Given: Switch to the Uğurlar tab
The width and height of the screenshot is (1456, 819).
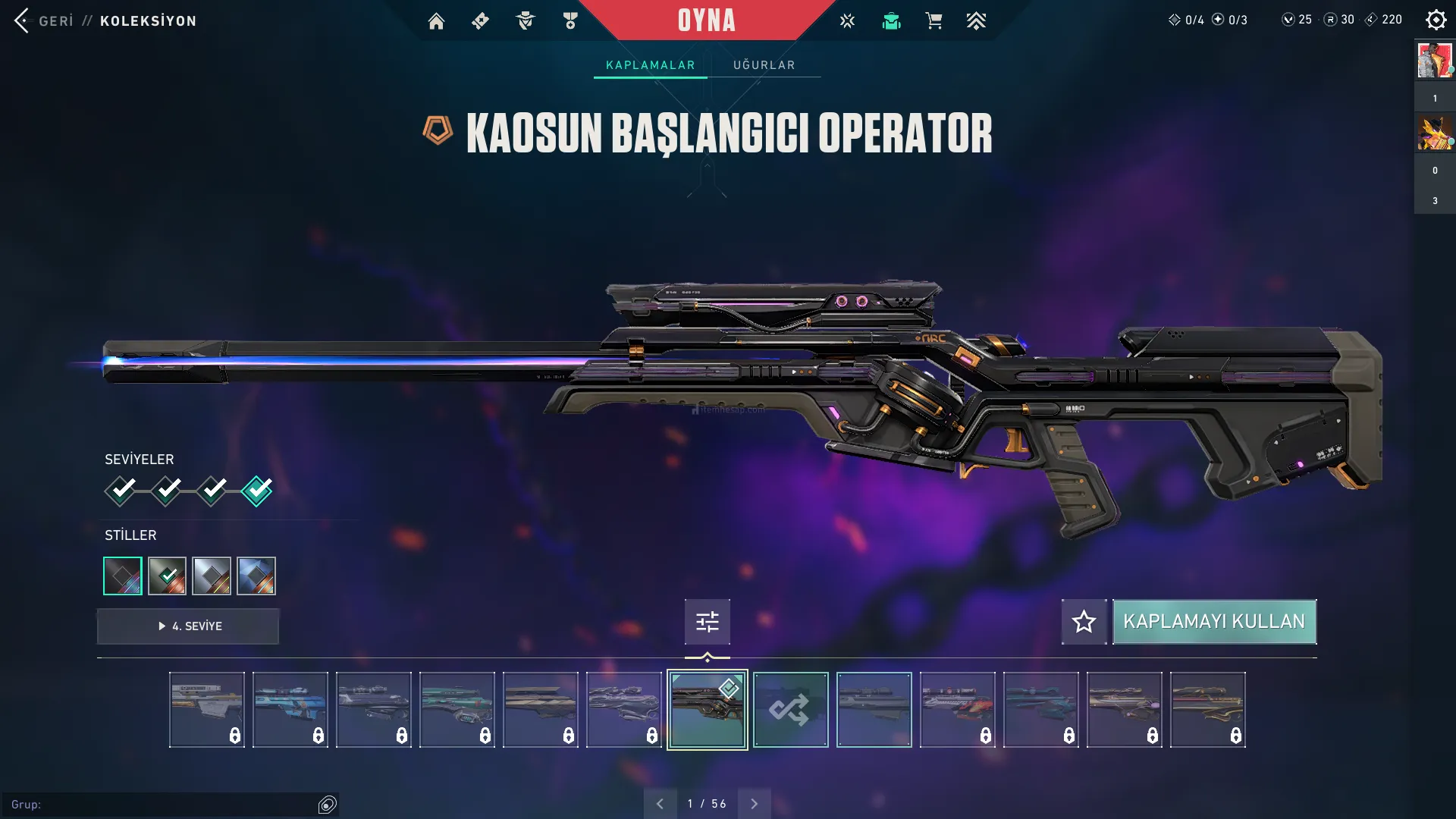Looking at the screenshot, I should [x=764, y=65].
